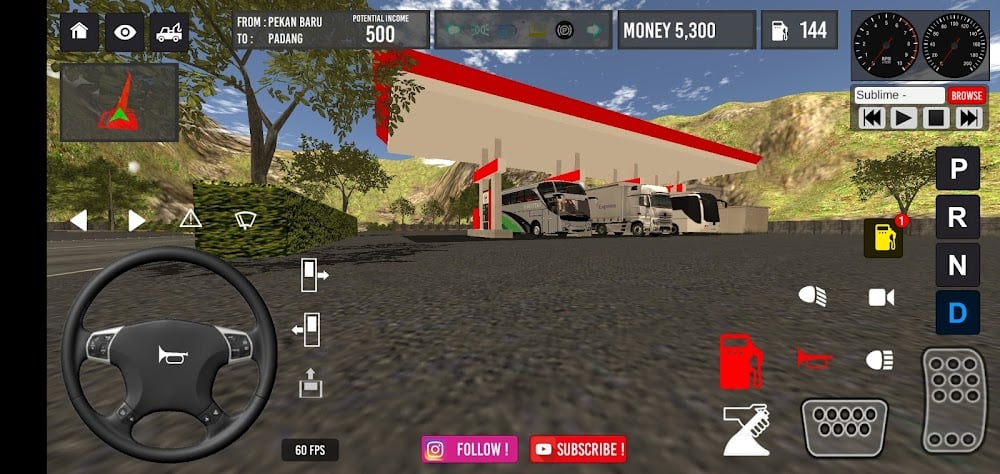1000x474 pixels.
Task: Open the home menu button
Action: pos(80,32)
